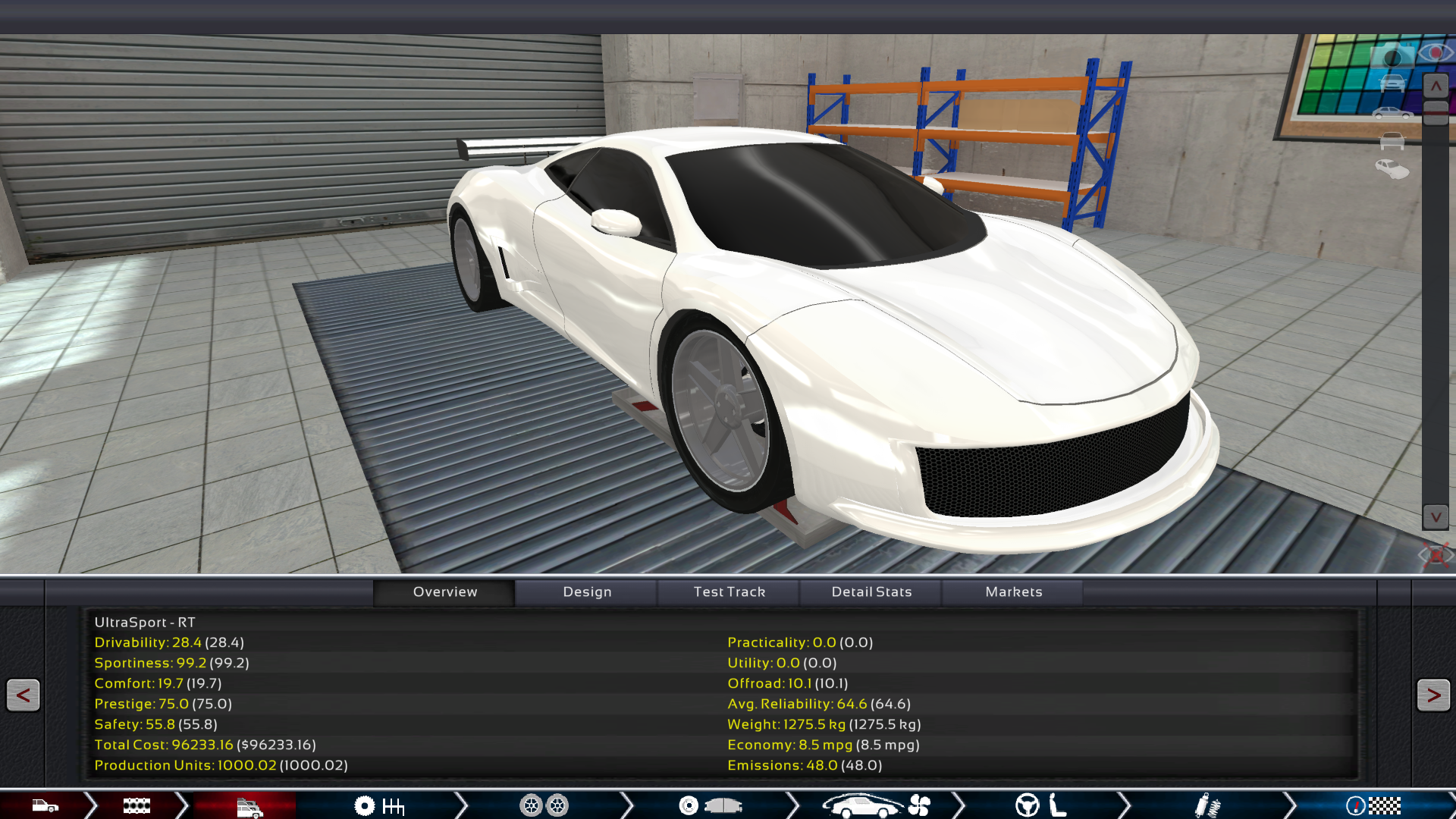The height and width of the screenshot is (819, 1456).
Task: Select the wheels and tires section
Action: (x=544, y=805)
